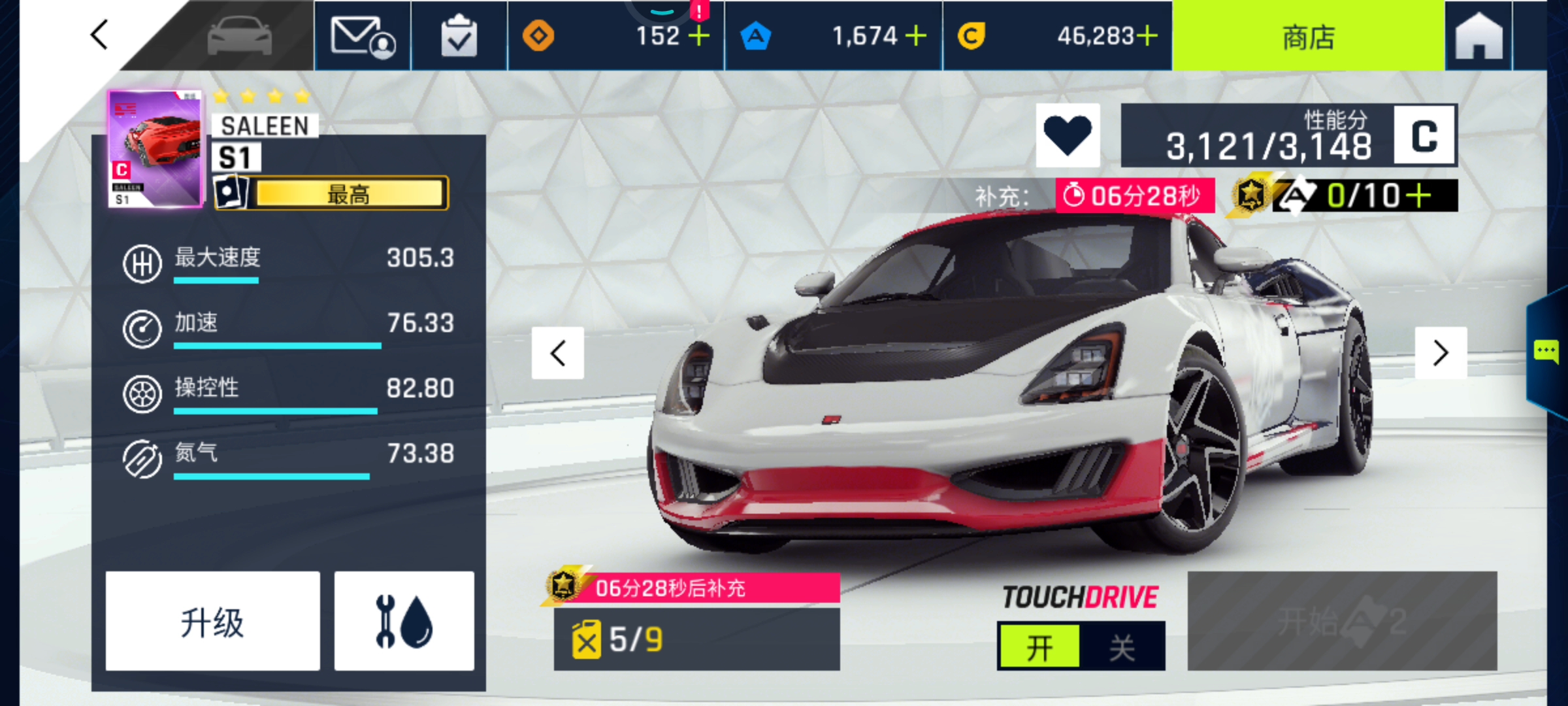Return to the home screen

(1478, 37)
